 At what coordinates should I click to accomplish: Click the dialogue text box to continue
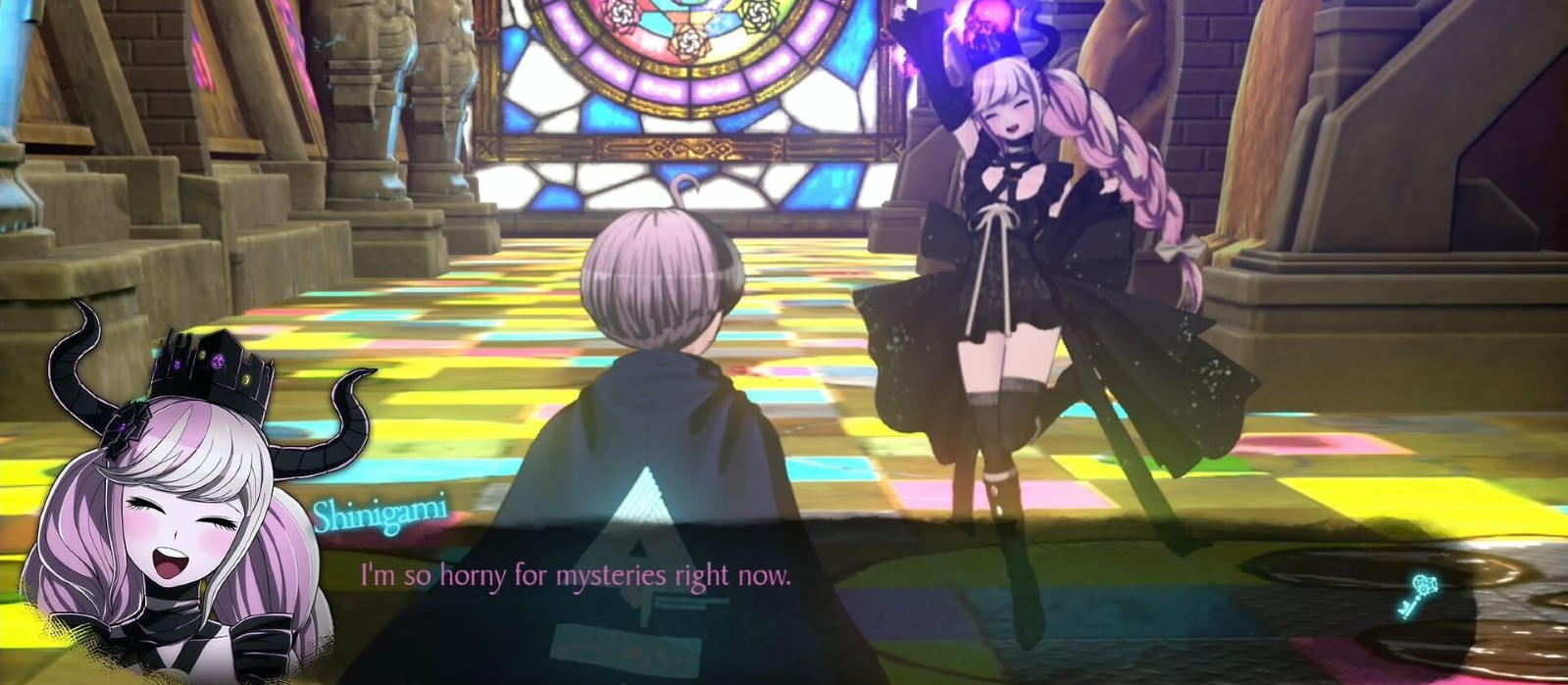(x=784, y=588)
